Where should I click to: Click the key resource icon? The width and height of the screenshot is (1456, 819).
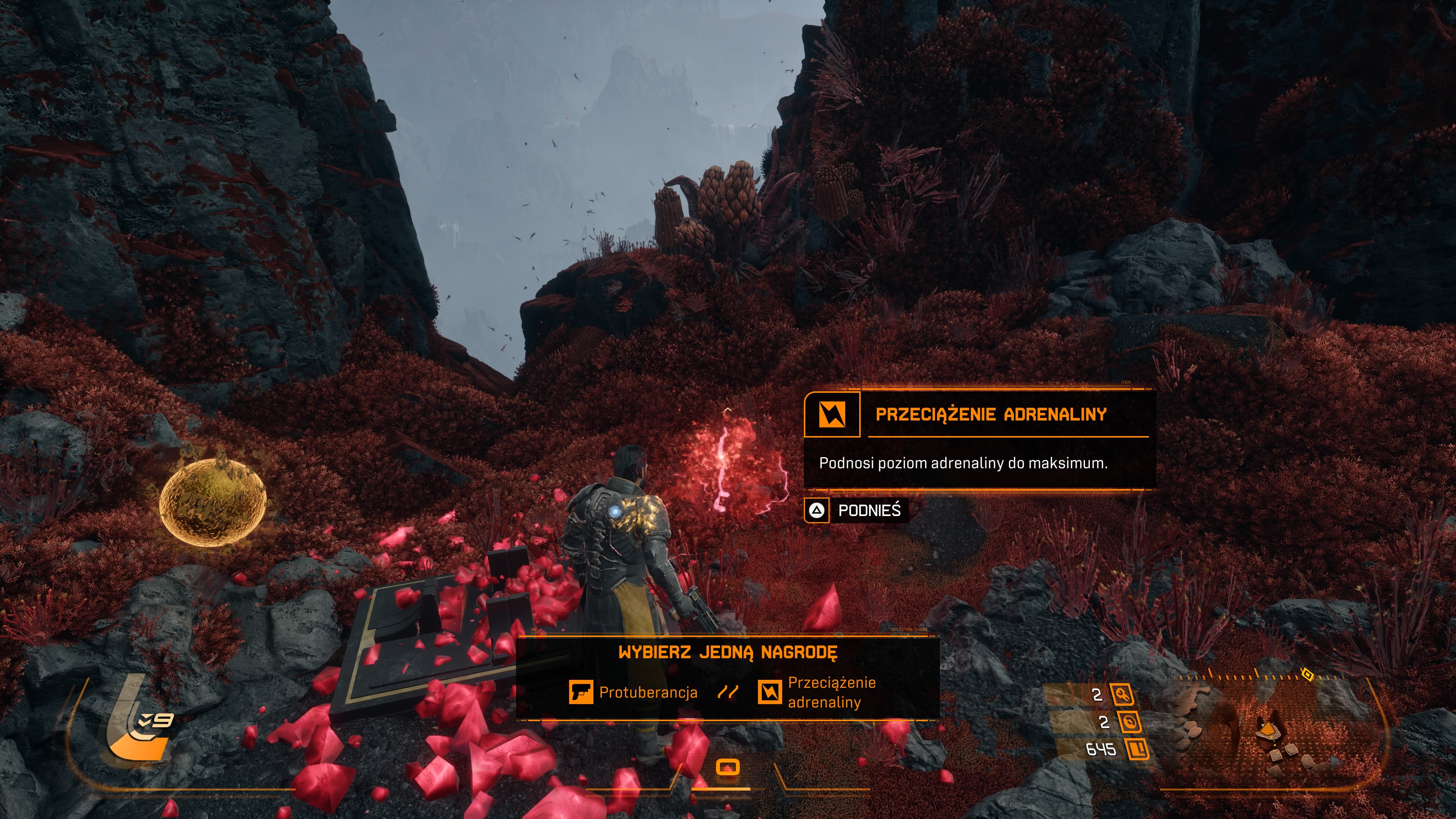(1122, 695)
